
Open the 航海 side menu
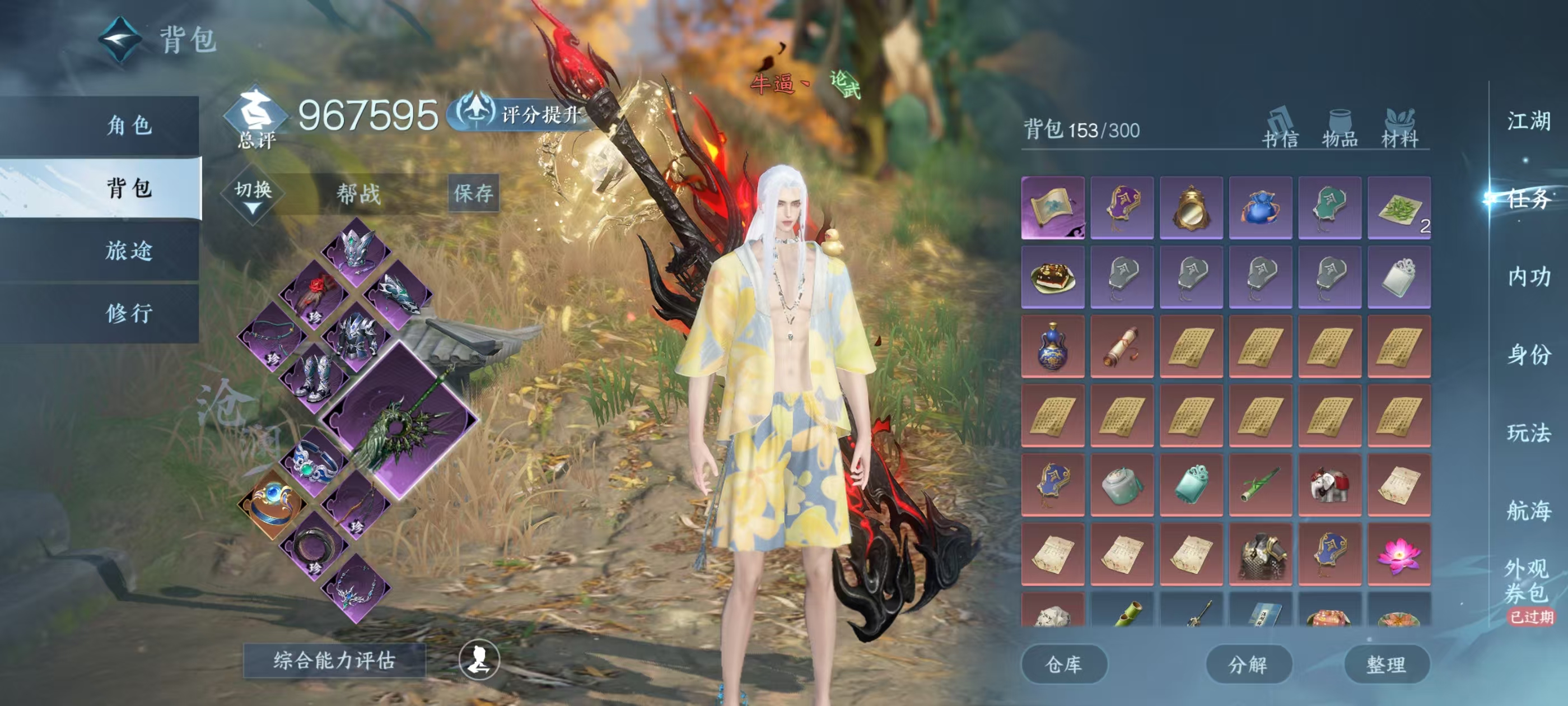[1528, 510]
